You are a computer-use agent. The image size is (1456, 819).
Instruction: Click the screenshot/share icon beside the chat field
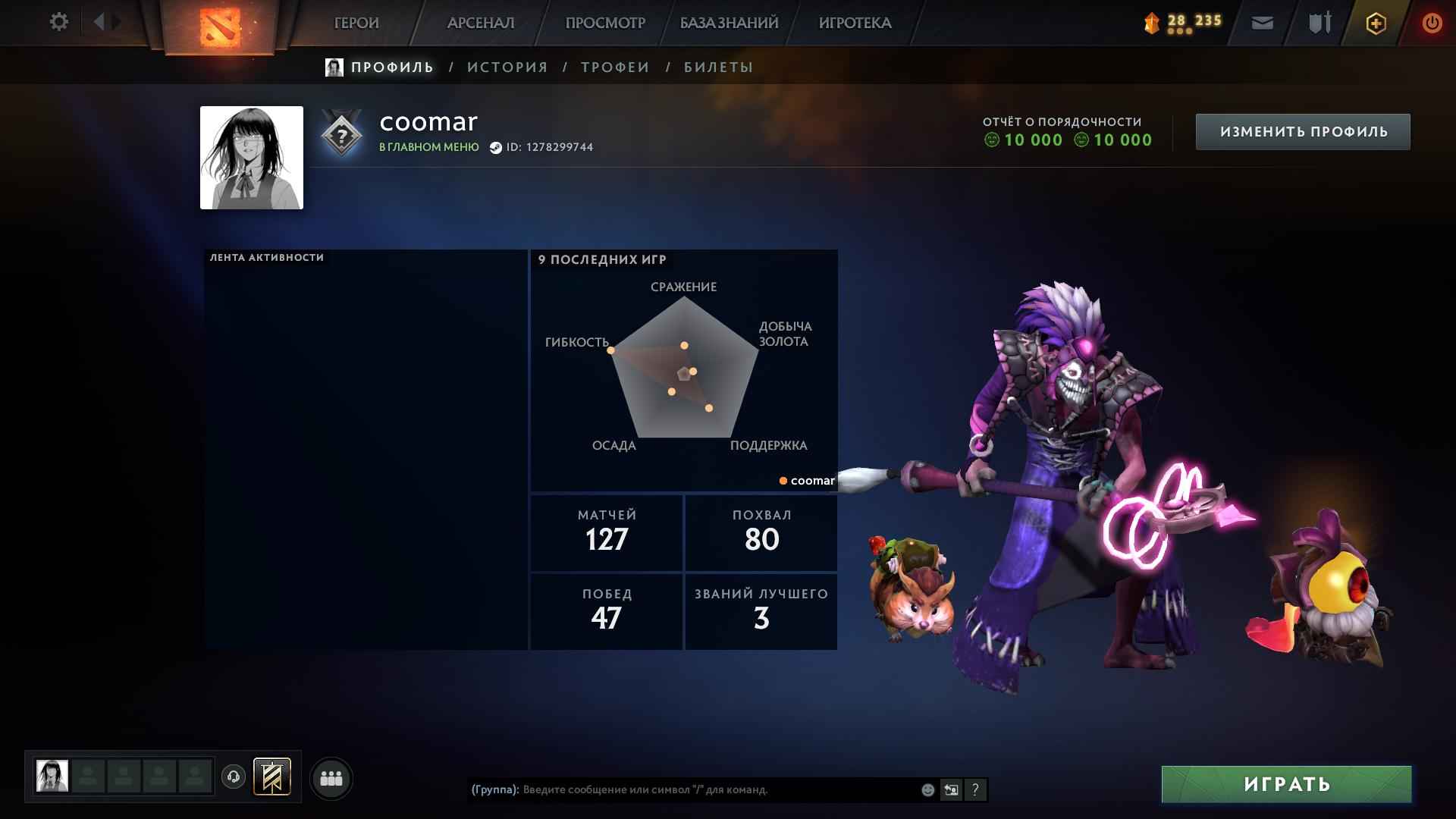click(x=951, y=790)
